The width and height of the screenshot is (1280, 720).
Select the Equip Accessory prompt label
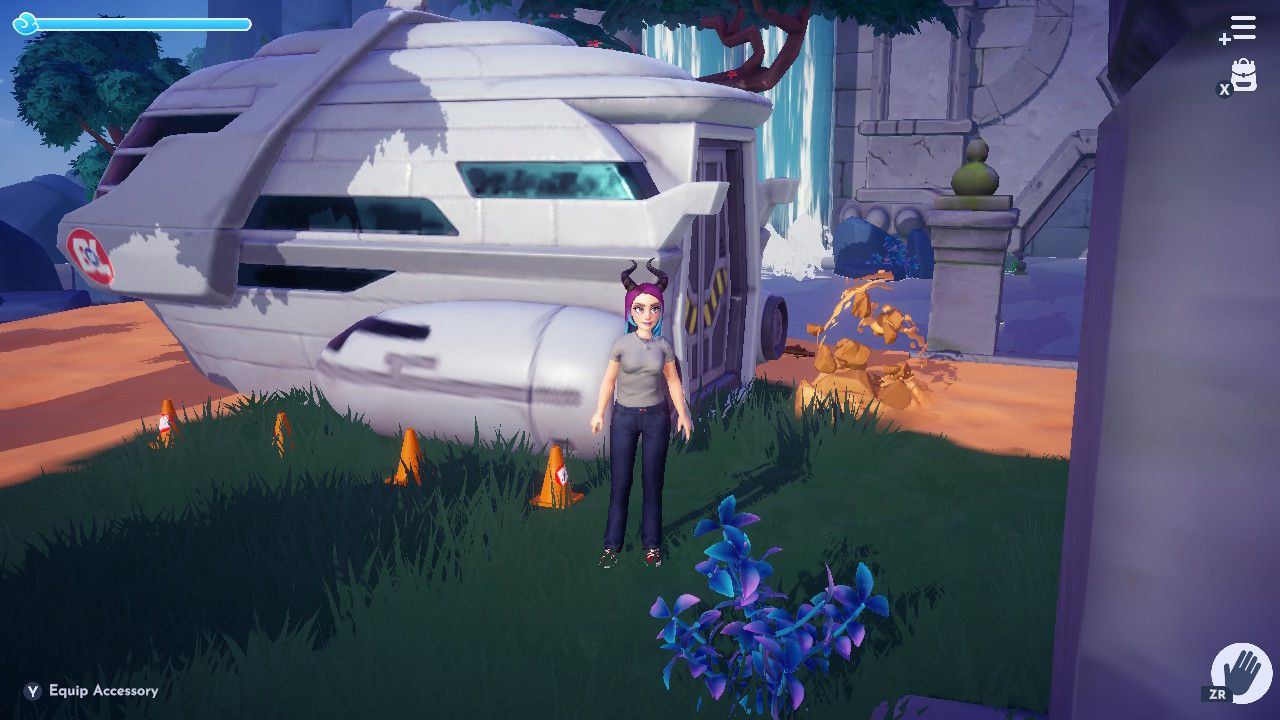[103, 691]
